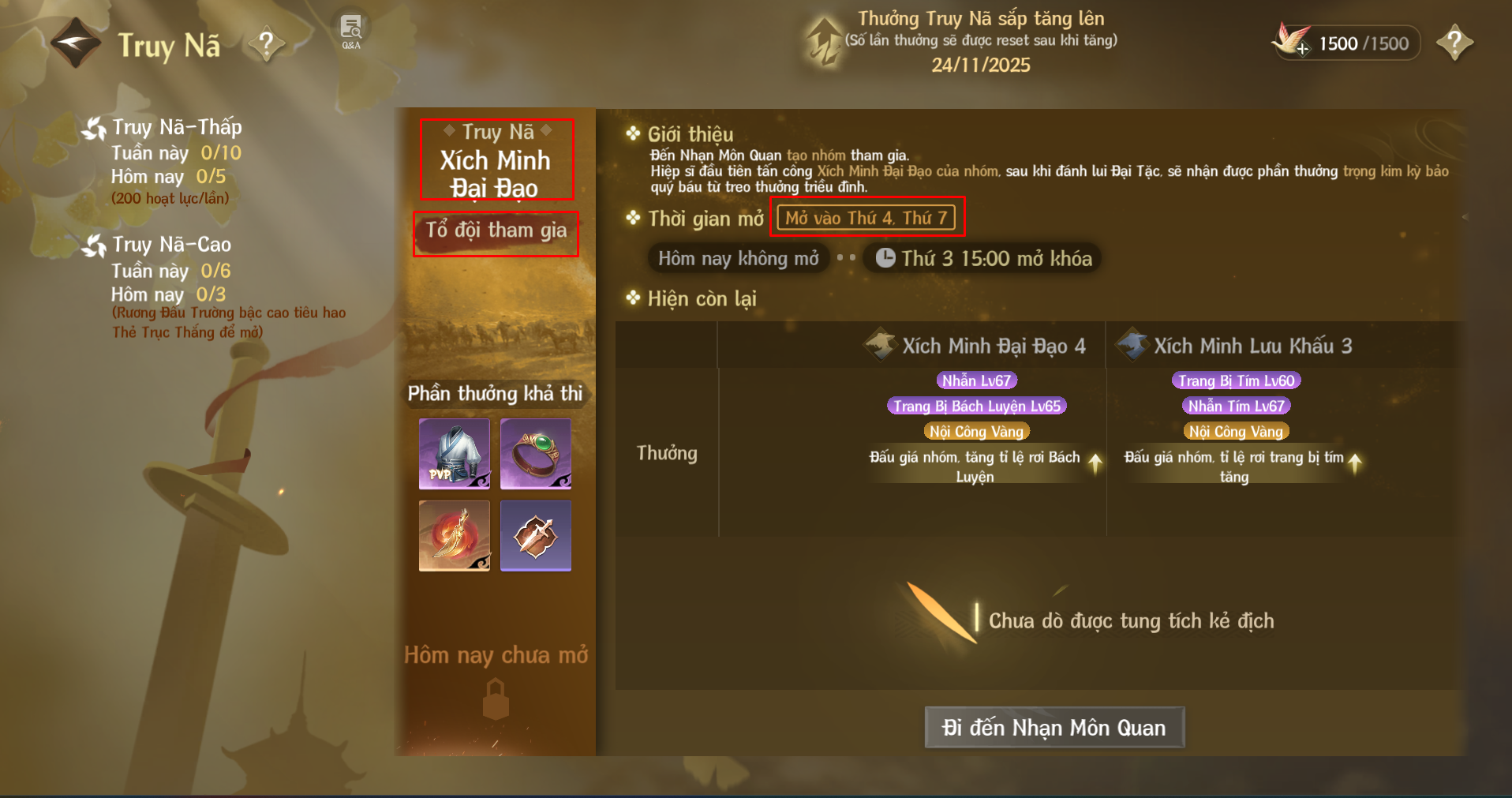
Task: Click the Nhẫn Lv67 reward tag
Action: coord(976,380)
